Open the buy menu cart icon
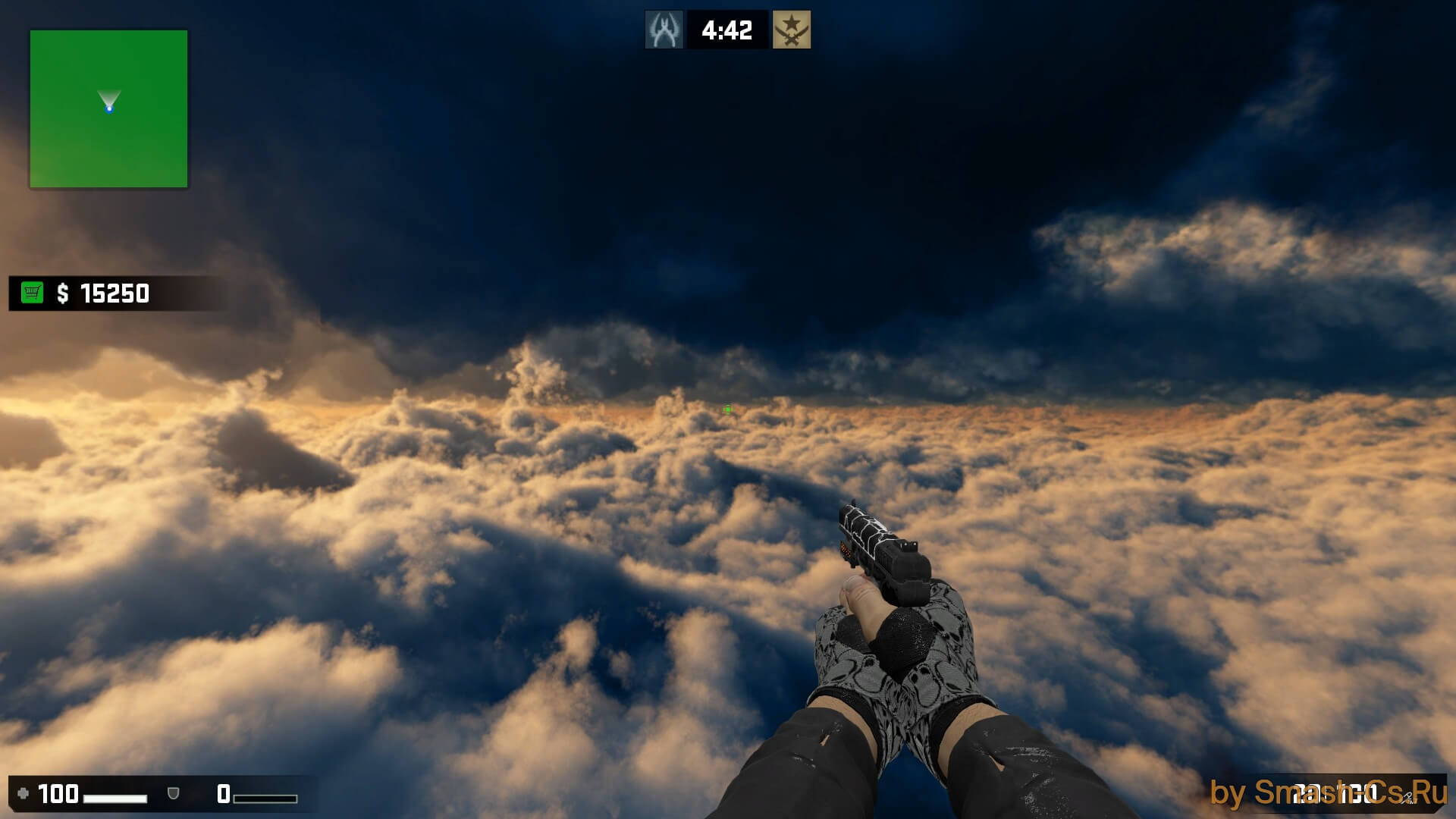This screenshot has height=819, width=1456. point(32,293)
